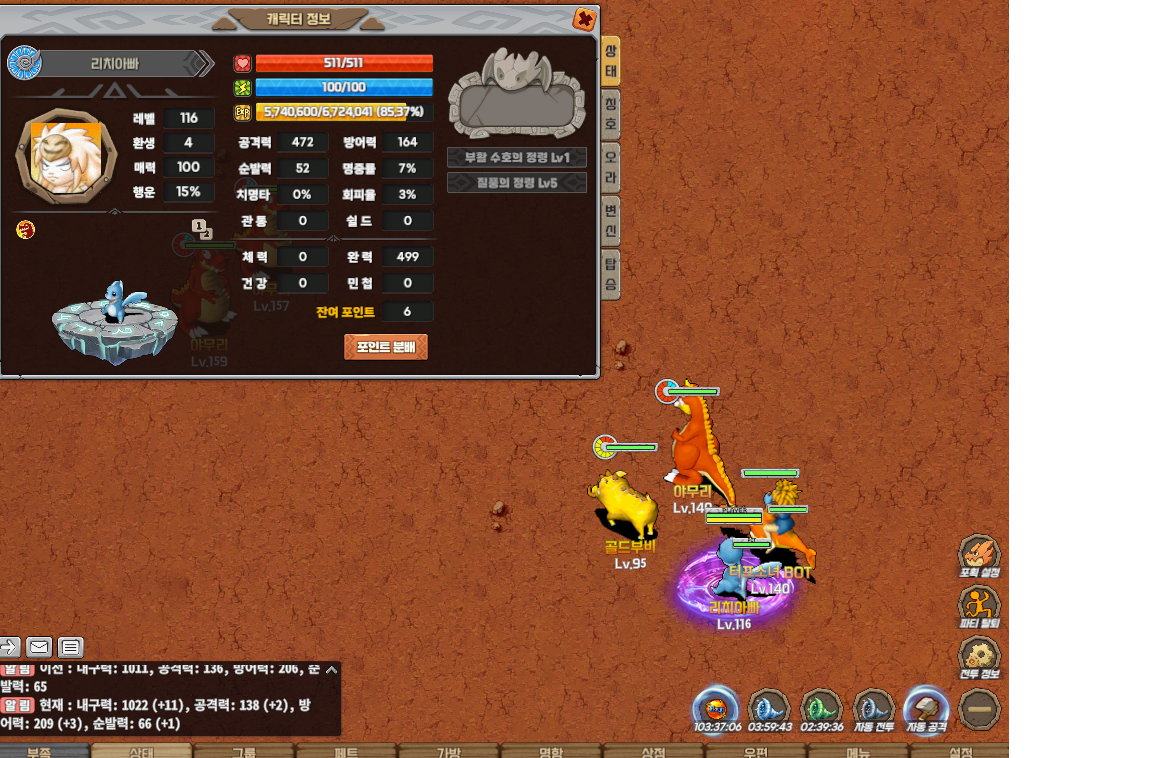Select the 상태 side tab
The image size is (1152, 758).
(611, 60)
